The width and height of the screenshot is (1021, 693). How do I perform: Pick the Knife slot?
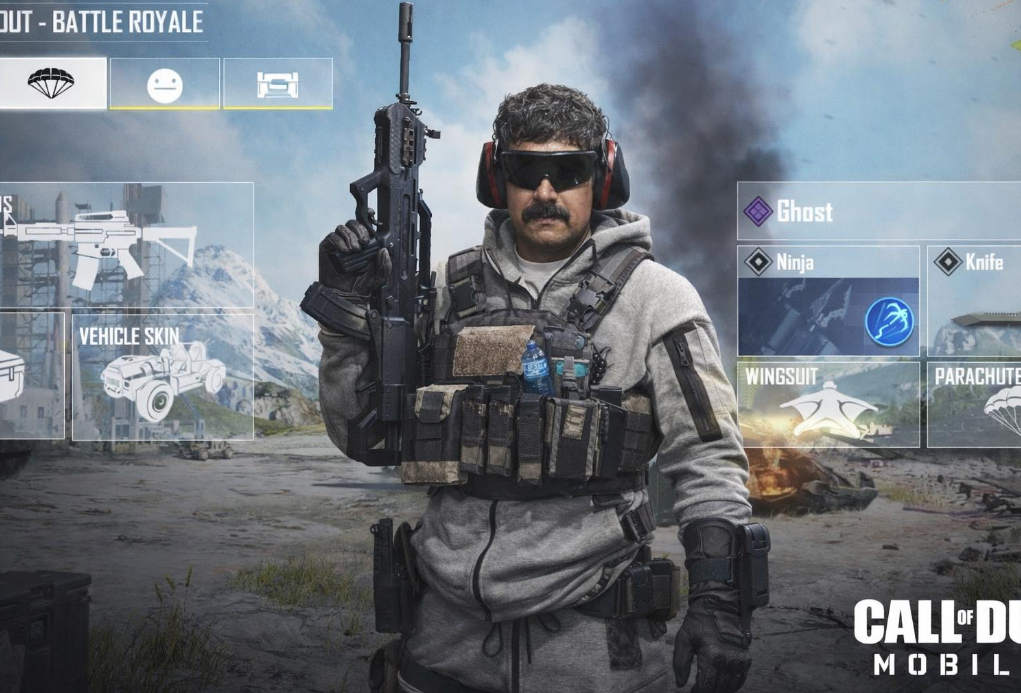[974, 300]
